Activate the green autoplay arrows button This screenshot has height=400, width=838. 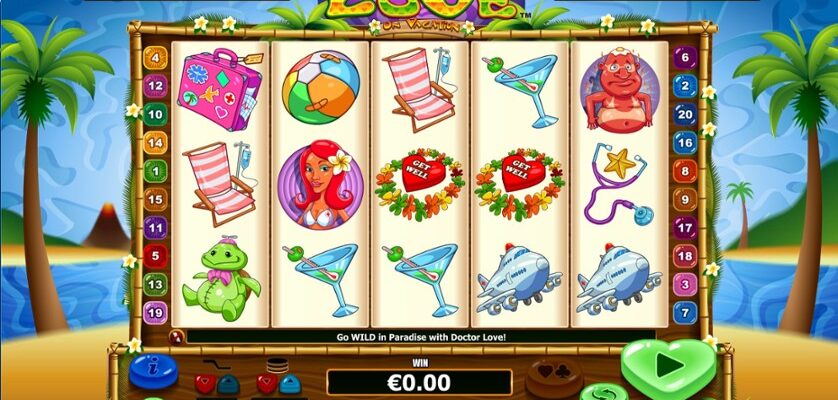point(603,391)
